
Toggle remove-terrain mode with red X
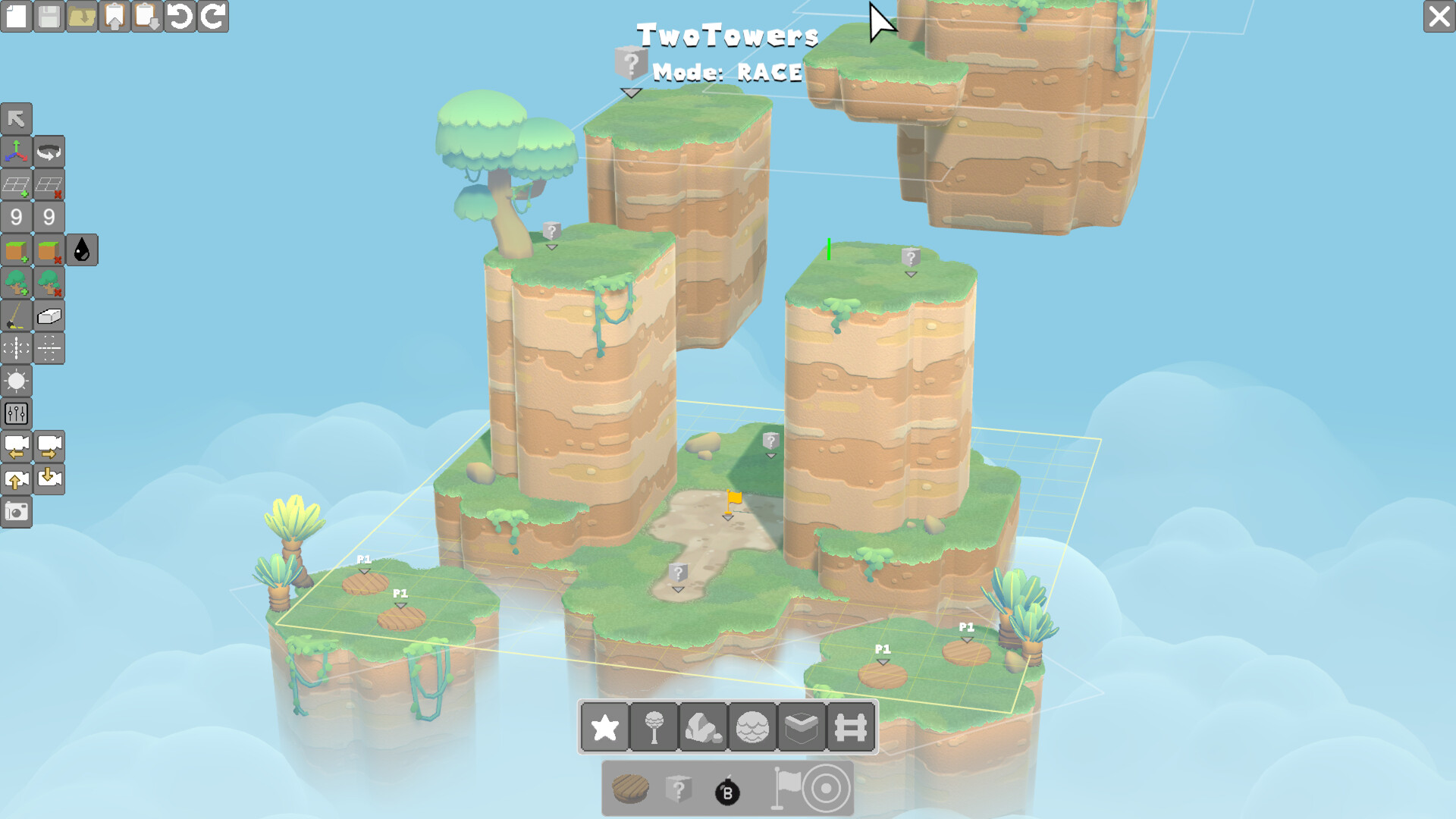[49, 250]
